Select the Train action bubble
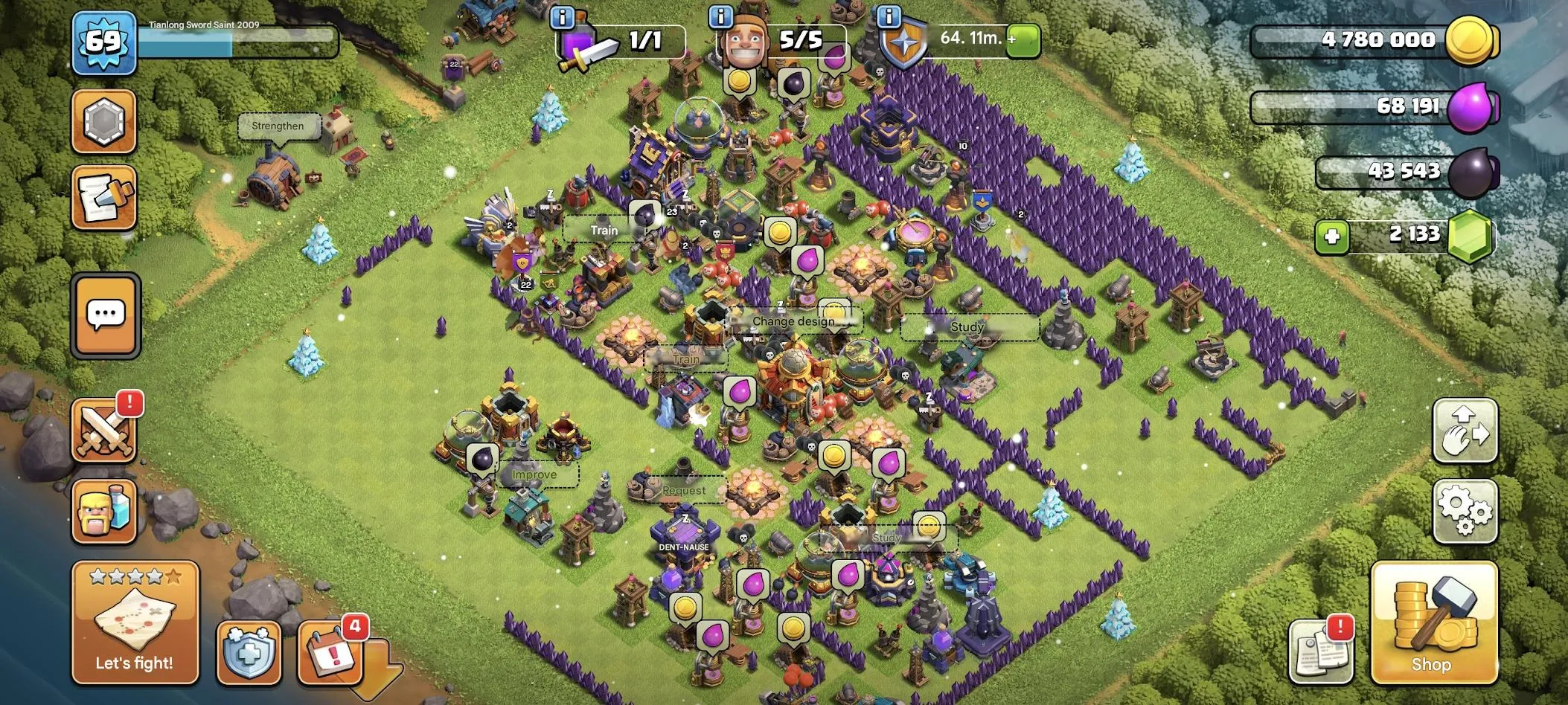 [x=603, y=230]
